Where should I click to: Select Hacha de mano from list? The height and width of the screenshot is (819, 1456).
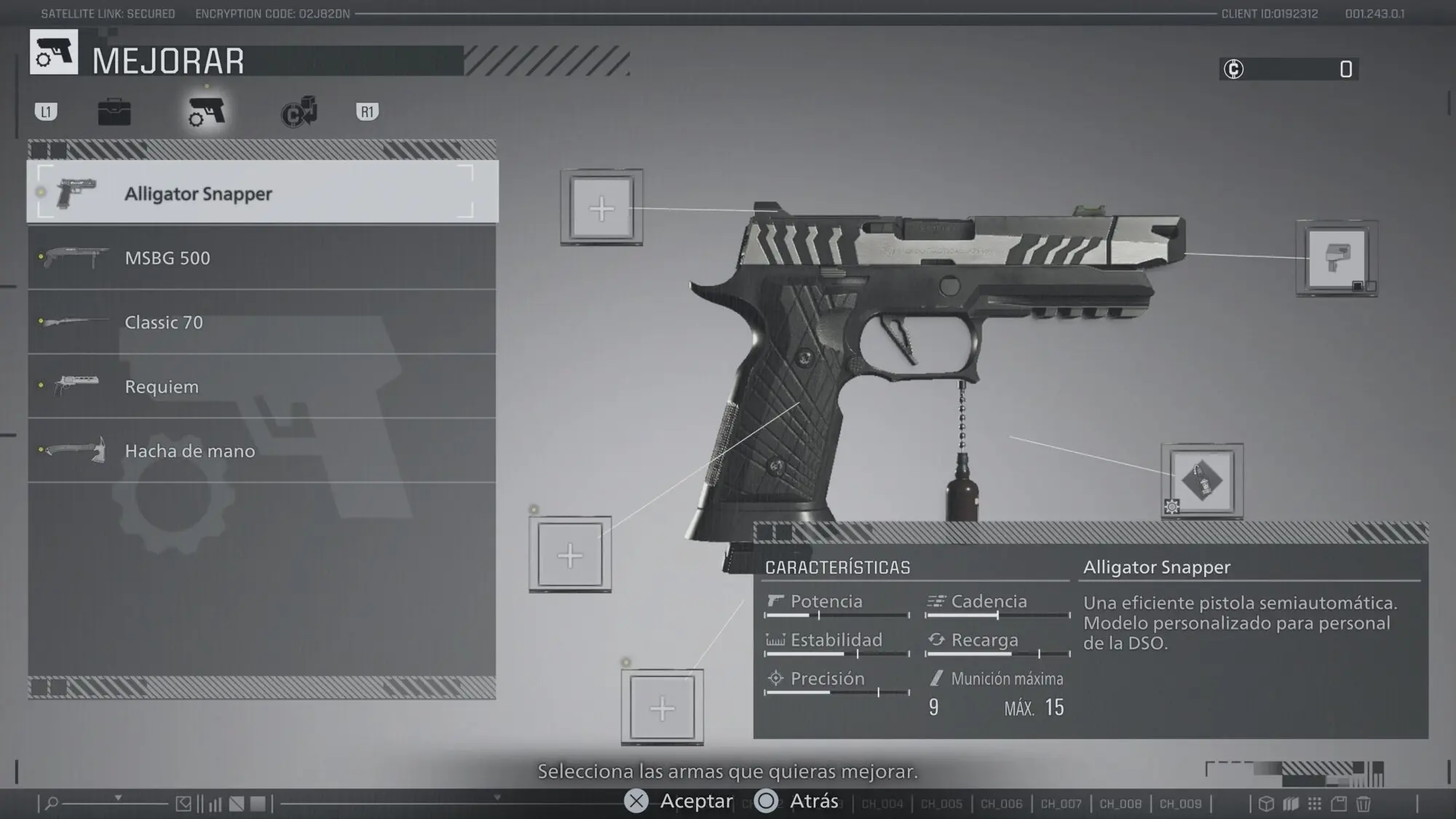coord(262,451)
